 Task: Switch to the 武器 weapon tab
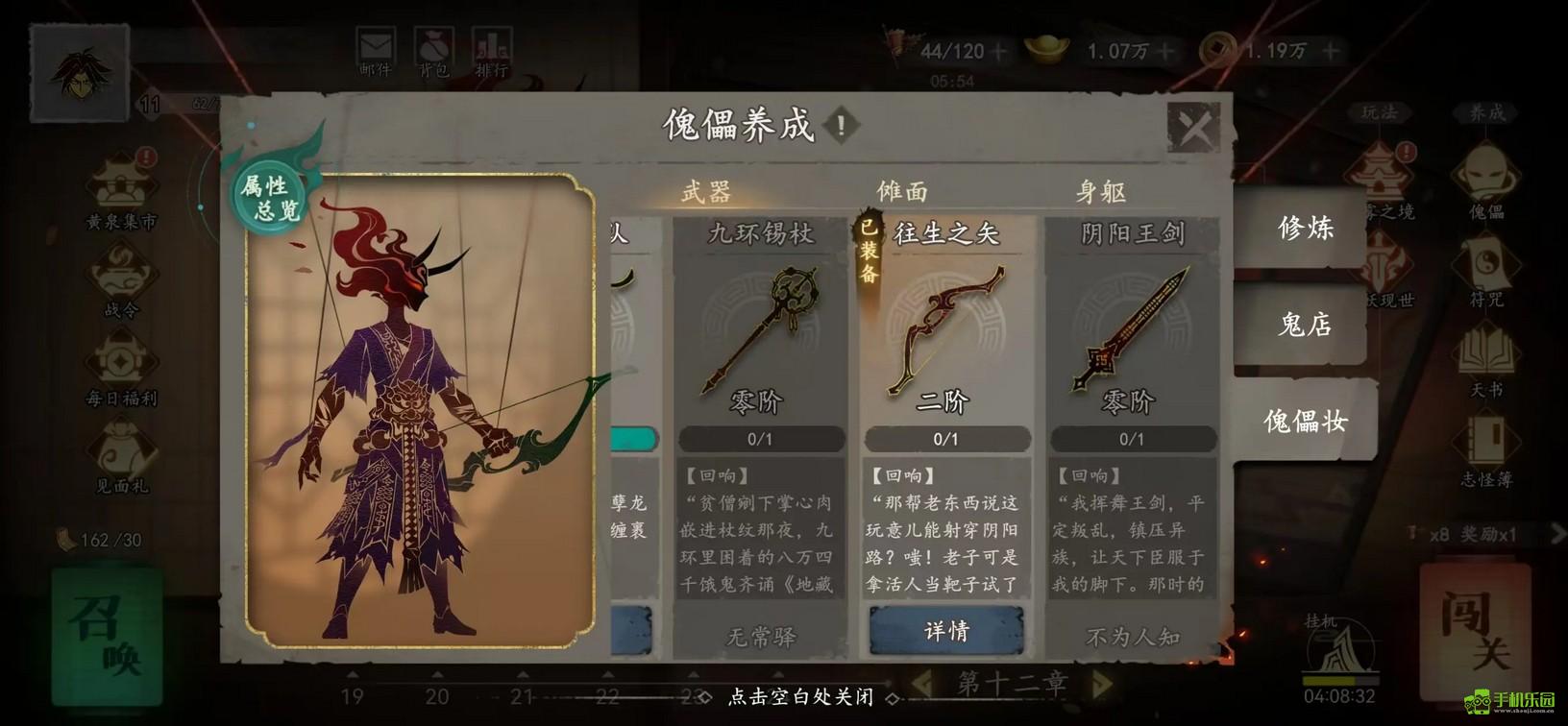(x=706, y=192)
